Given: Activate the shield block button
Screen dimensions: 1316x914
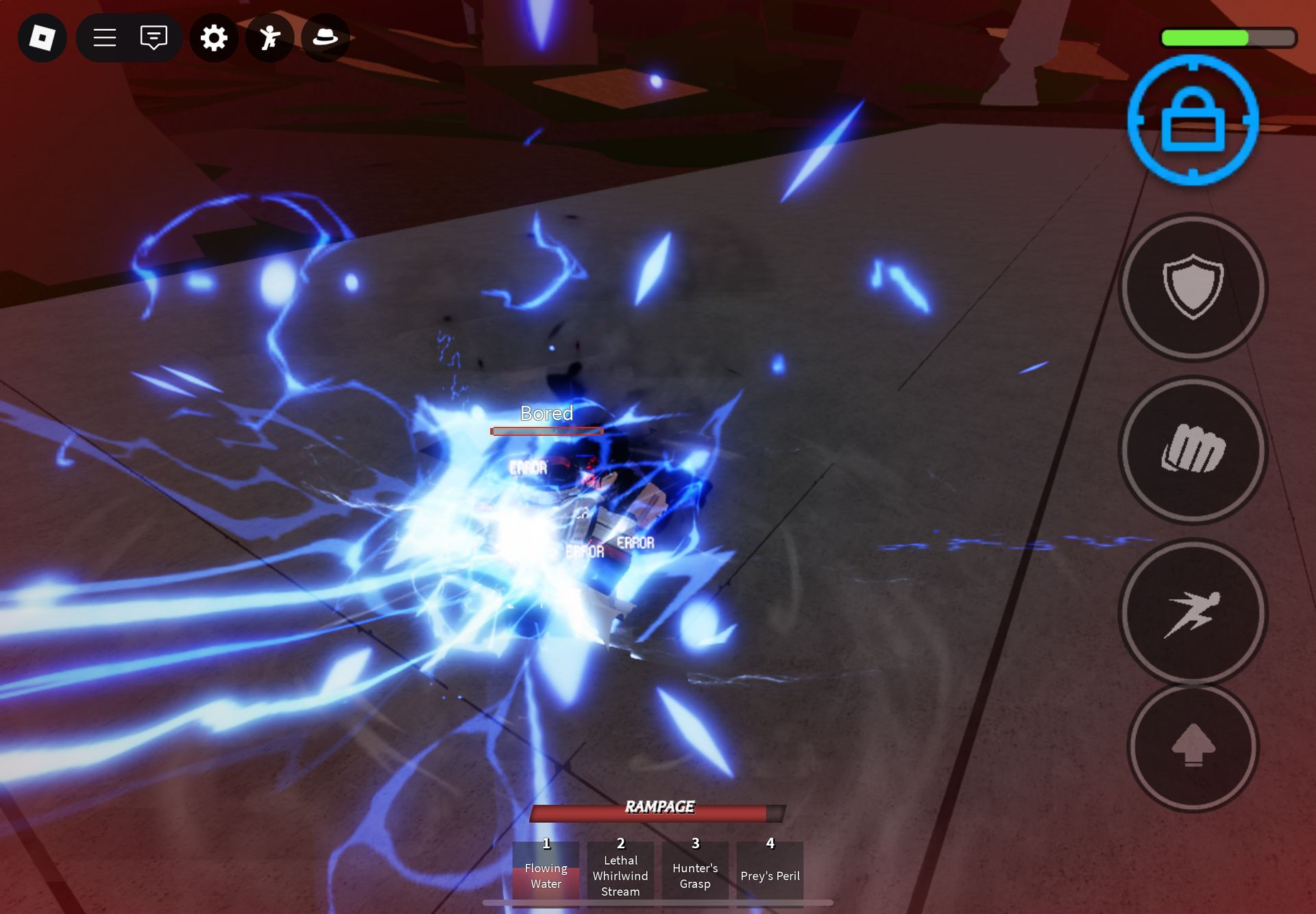Looking at the screenshot, I should pyautogui.click(x=1193, y=286).
